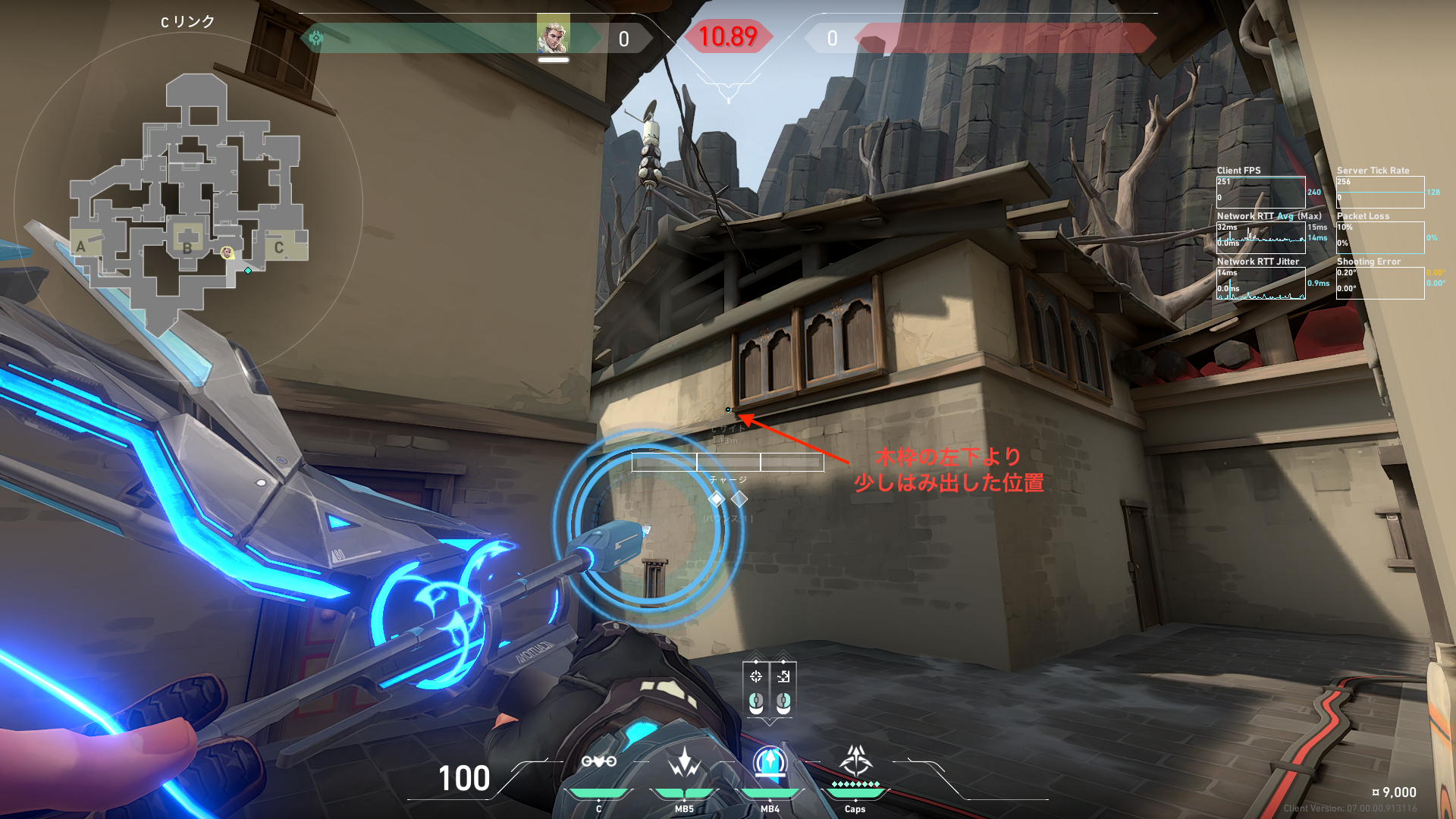The image size is (1456, 819).
Task: Ping site A on the minimap
Action: (81, 246)
